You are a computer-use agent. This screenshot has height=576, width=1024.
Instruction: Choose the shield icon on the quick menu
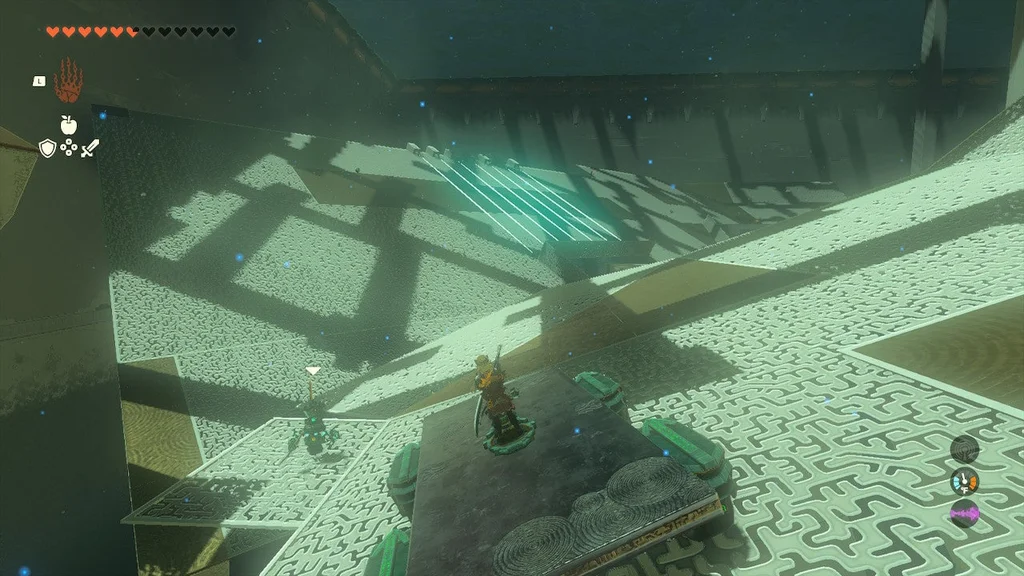pyautogui.click(x=46, y=148)
